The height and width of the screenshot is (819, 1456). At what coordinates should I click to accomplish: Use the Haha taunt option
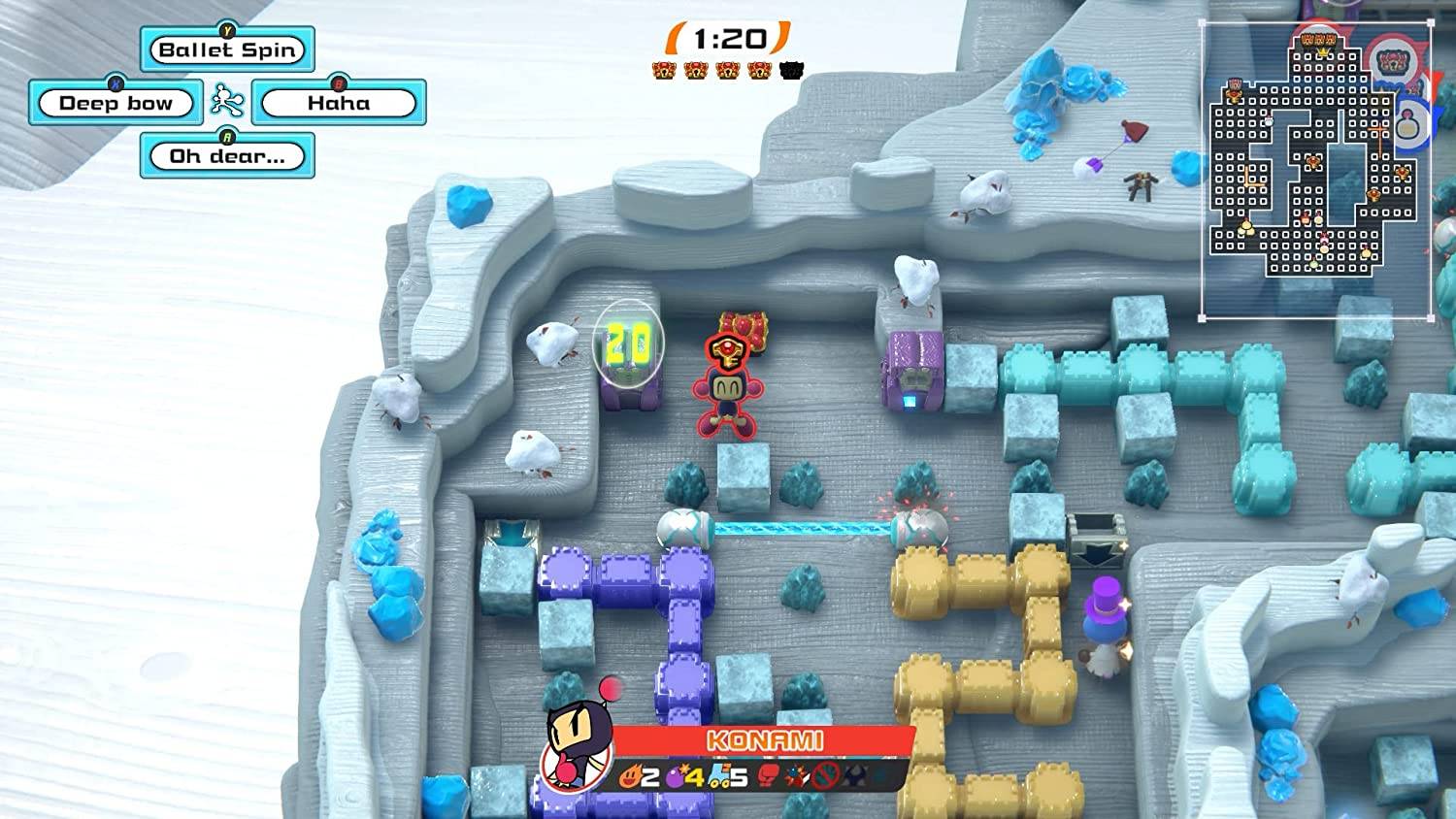[x=339, y=102]
